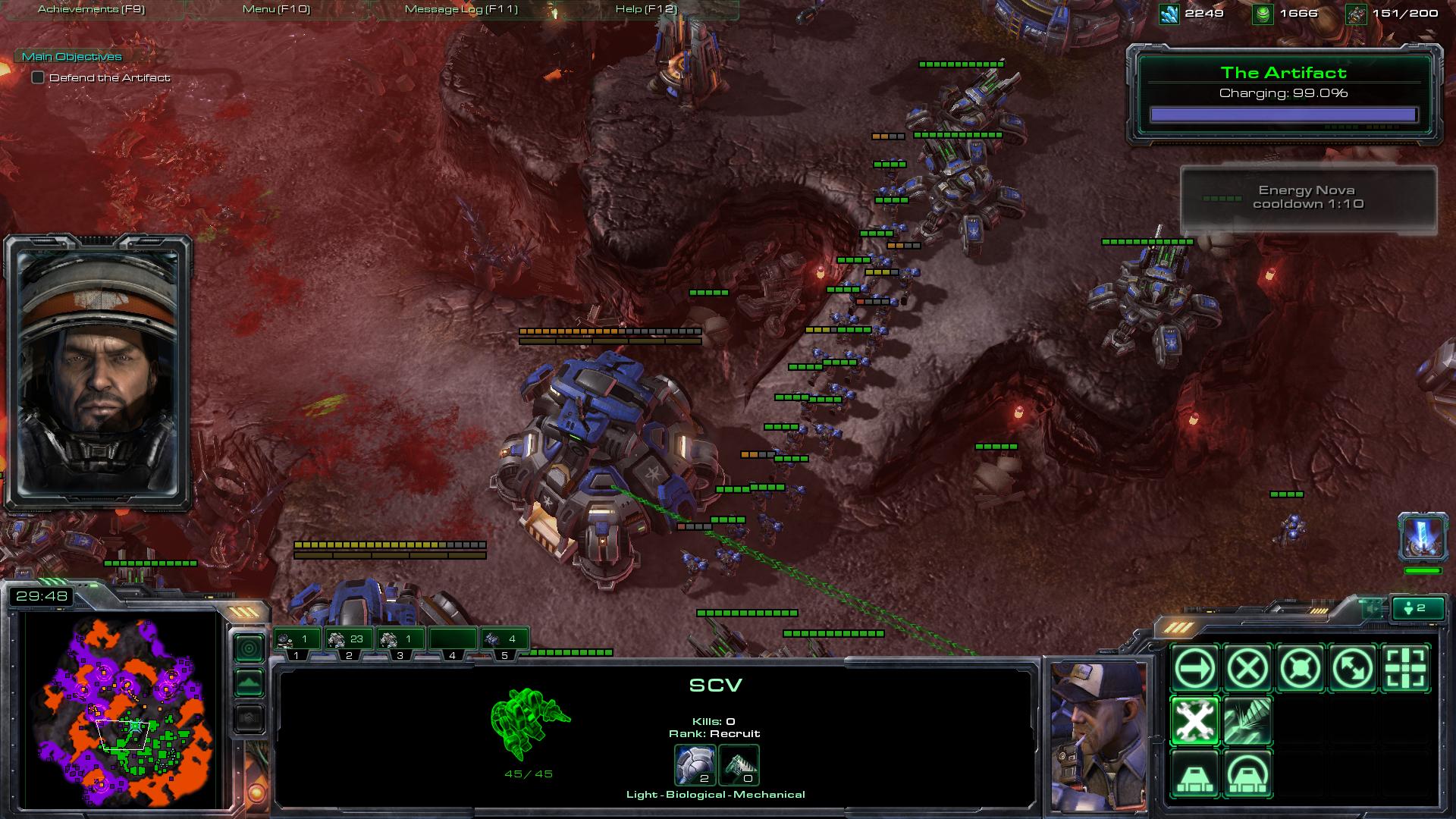Issue the Stop command
The height and width of the screenshot is (819, 1456).
(1247, 669)
